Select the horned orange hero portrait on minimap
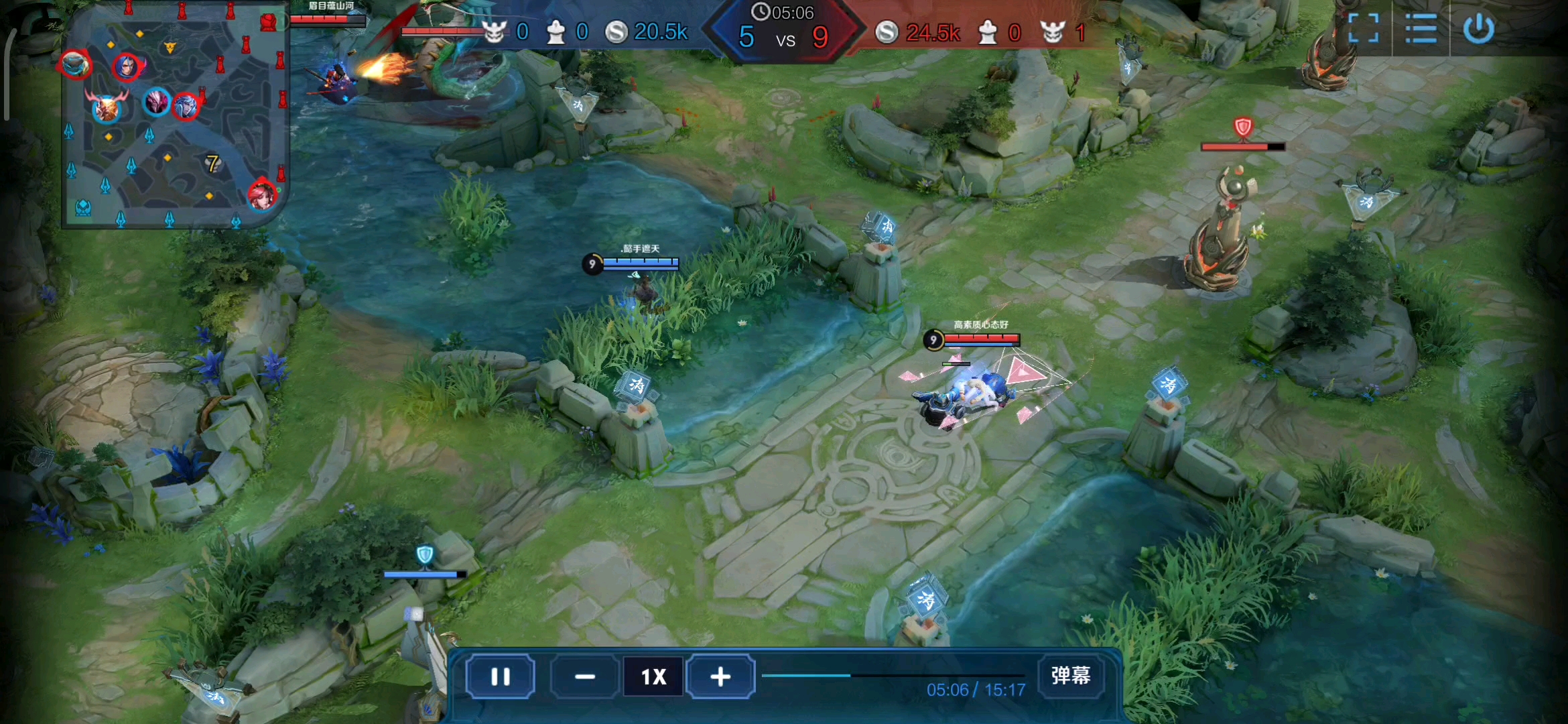This screenshot has height=724, width=1568. pos(106,107)
